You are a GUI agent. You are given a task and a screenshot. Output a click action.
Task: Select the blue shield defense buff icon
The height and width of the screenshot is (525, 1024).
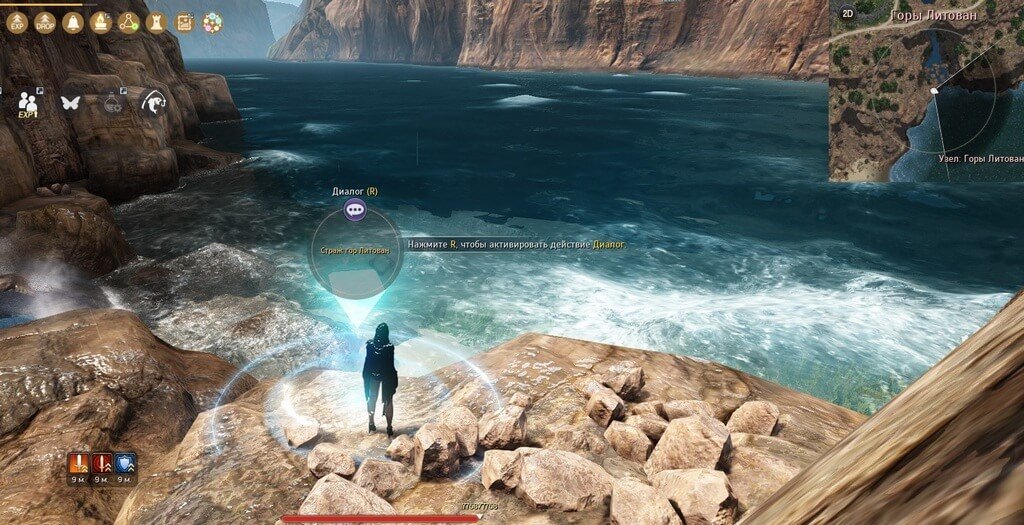point(126,463)
